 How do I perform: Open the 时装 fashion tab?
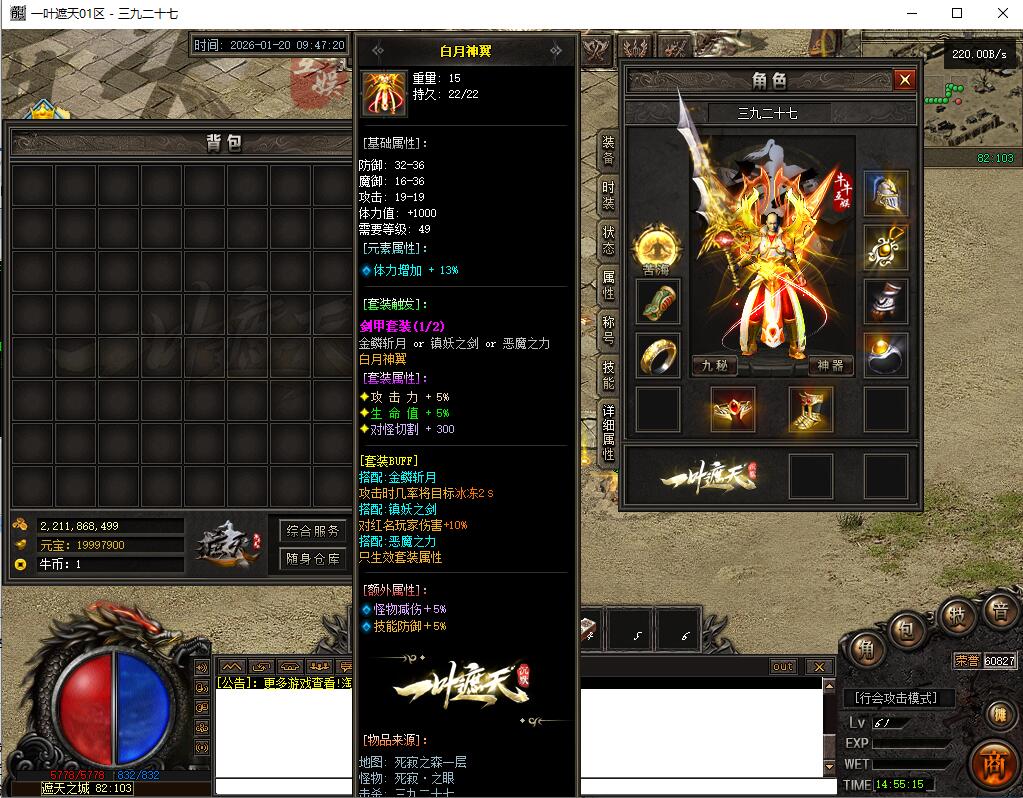[x=608, y=194]
